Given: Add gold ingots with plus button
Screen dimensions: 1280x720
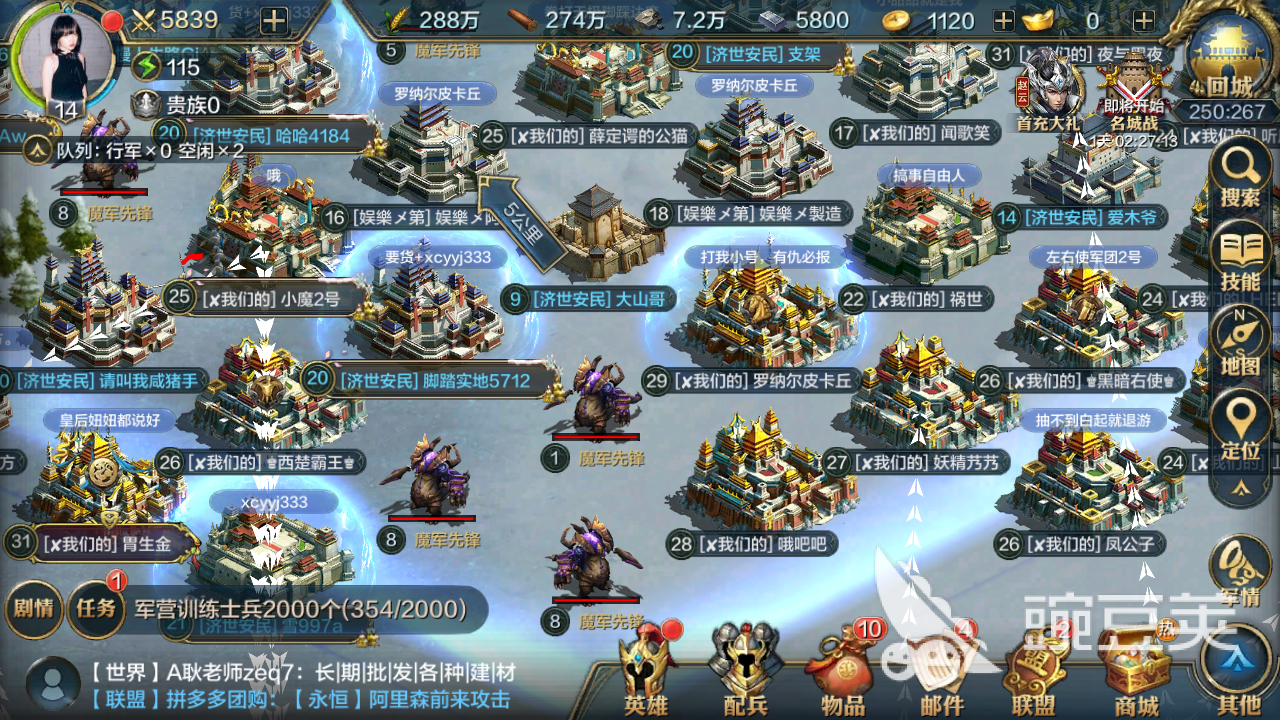Looking at the screenshot, I should (x=1144, y=21).
